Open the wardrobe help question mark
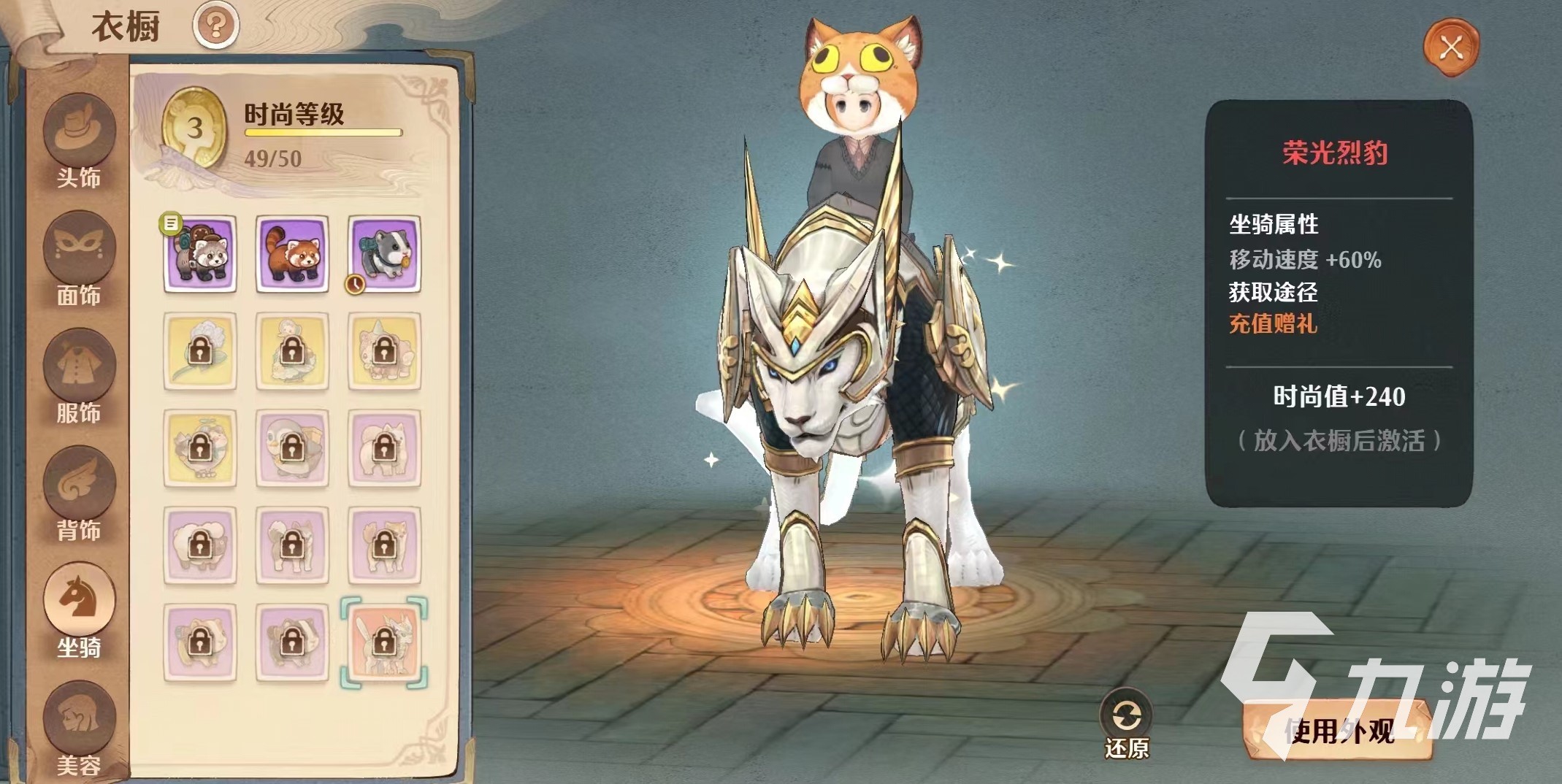The width and height of the screenshot is (1562, 784). coord(215,26)
